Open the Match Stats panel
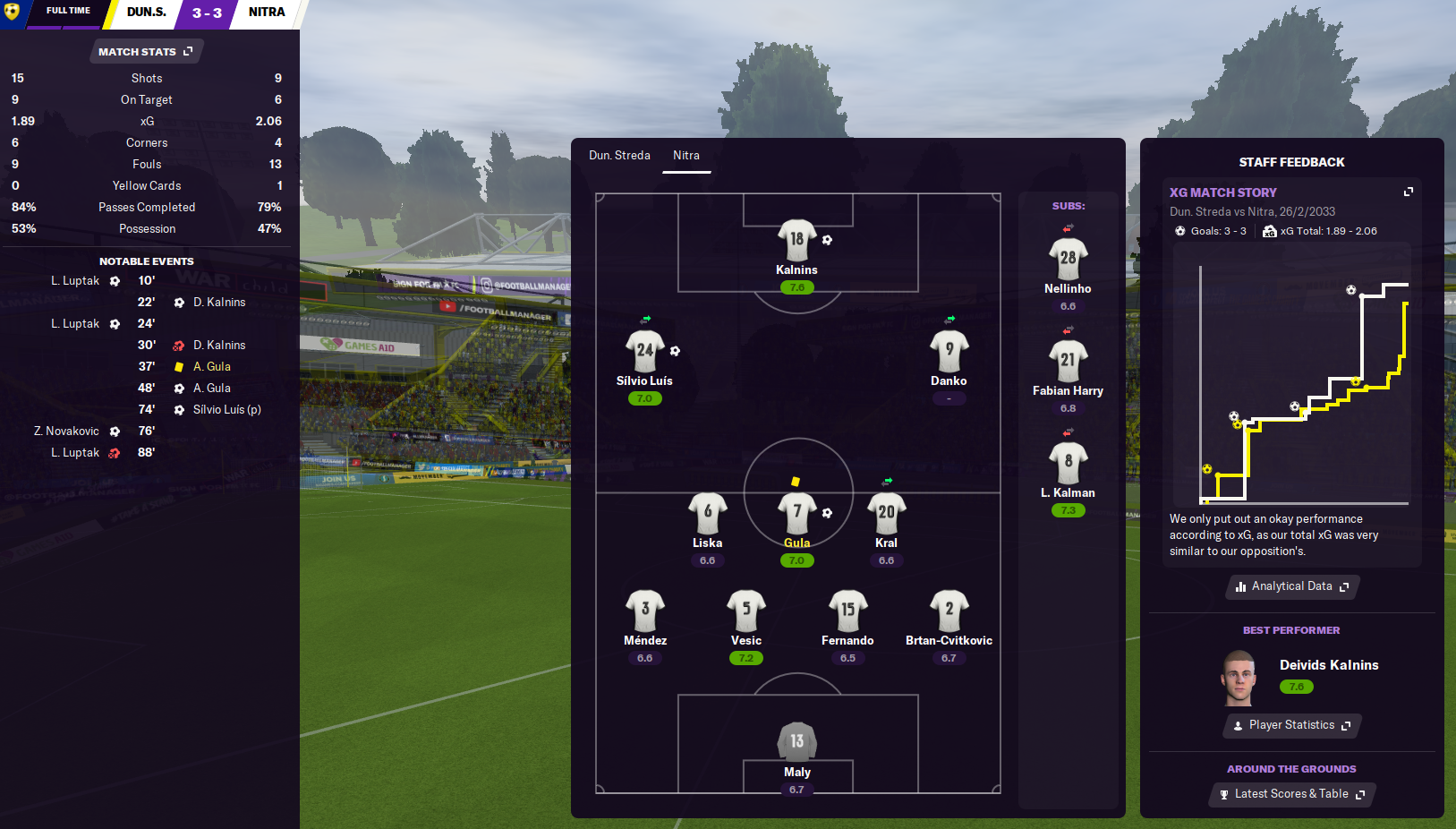Image resolution: width=1456 pixels, height=829 pixels. click(146, 52)
